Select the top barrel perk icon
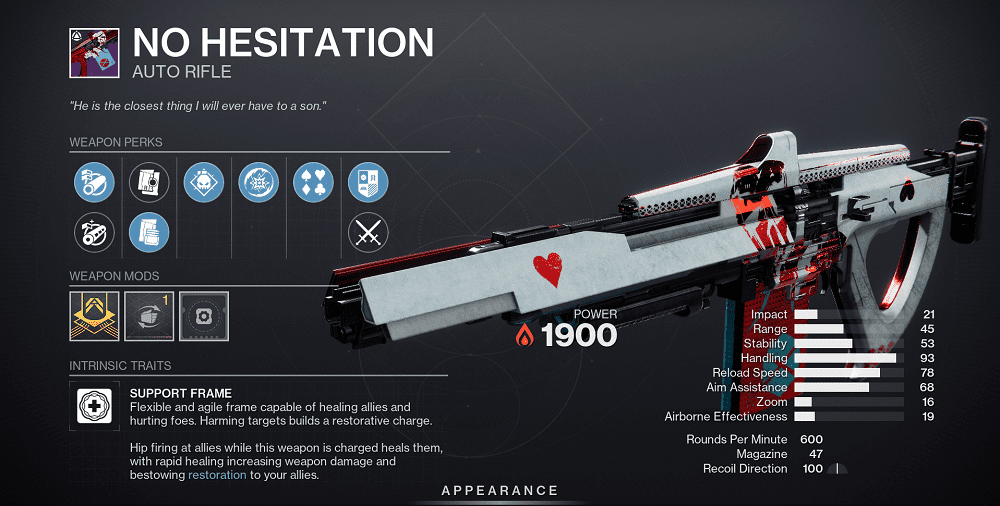The image size is (1000, 506). click(x=92, y=182)
